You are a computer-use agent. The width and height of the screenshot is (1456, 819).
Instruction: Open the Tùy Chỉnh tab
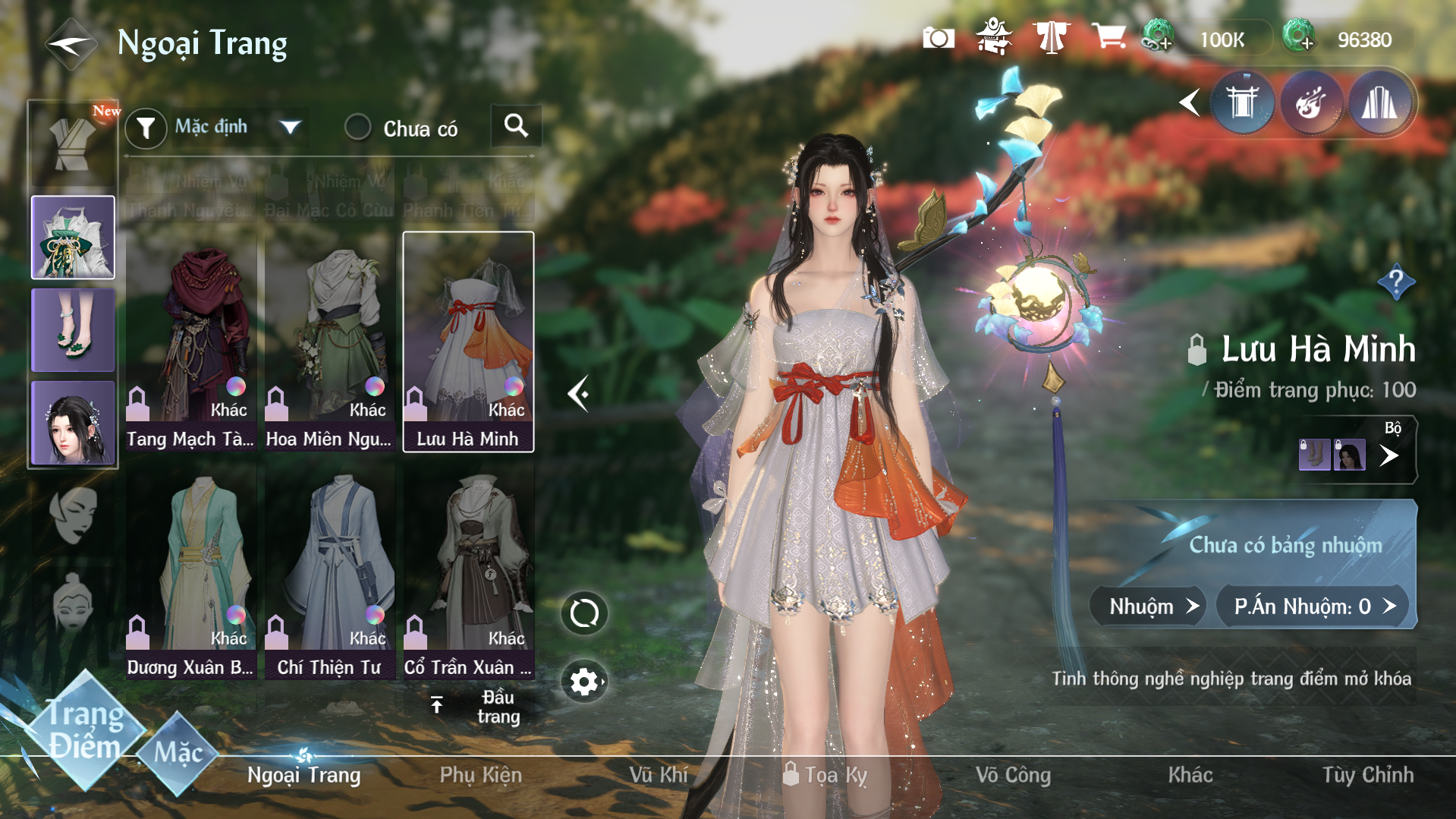(x=1367, y=775)
